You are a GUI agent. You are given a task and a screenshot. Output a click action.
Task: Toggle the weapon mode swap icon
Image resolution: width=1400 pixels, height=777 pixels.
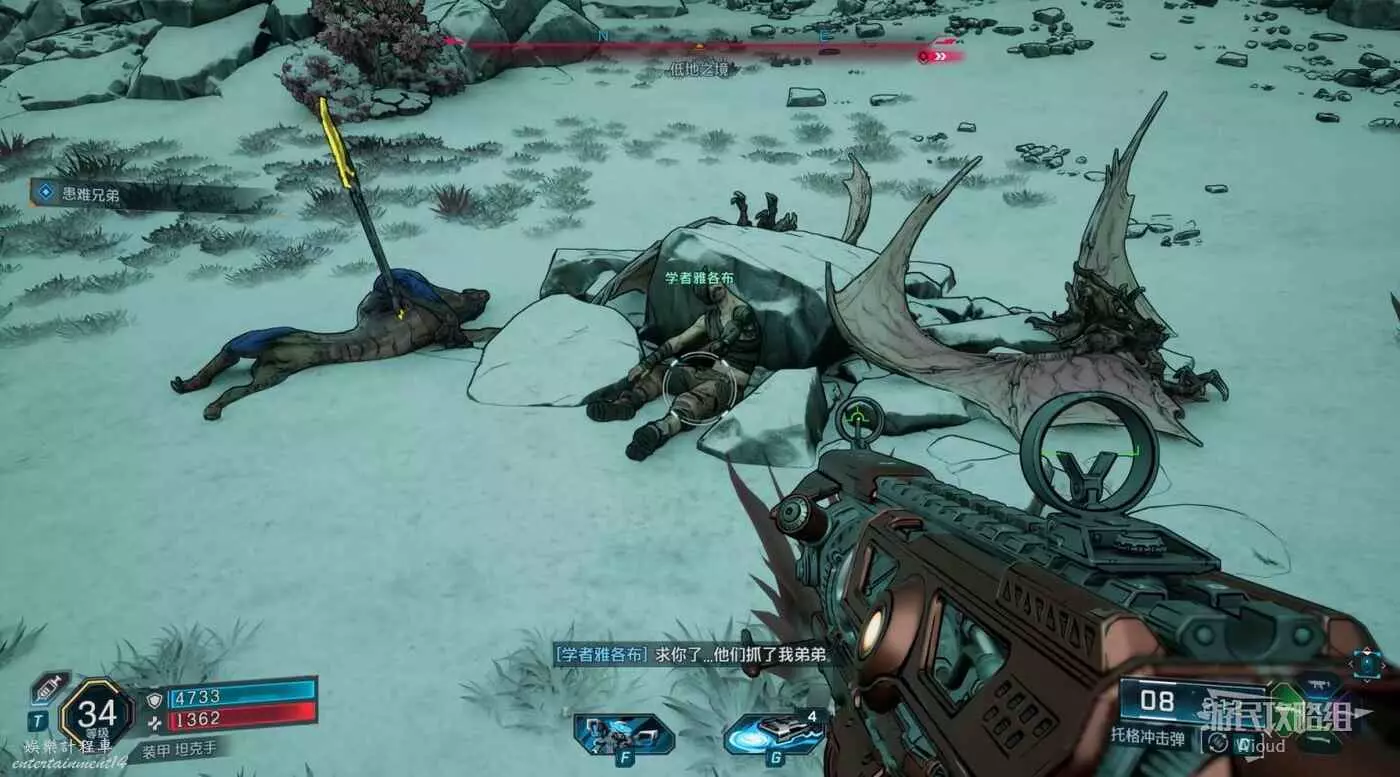pos(1217,743)
